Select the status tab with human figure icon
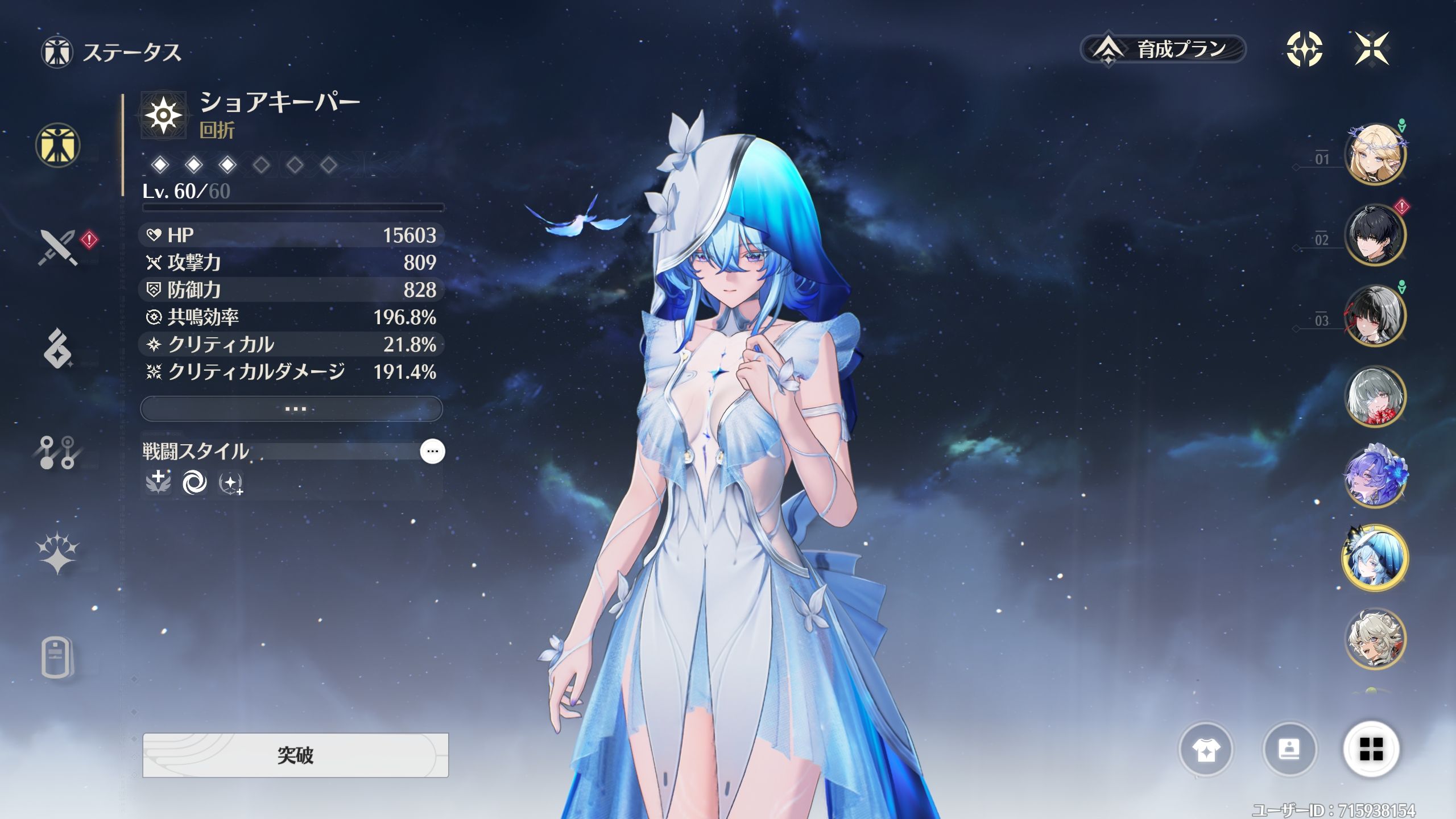1456x819 pixels. click(58, 146)
